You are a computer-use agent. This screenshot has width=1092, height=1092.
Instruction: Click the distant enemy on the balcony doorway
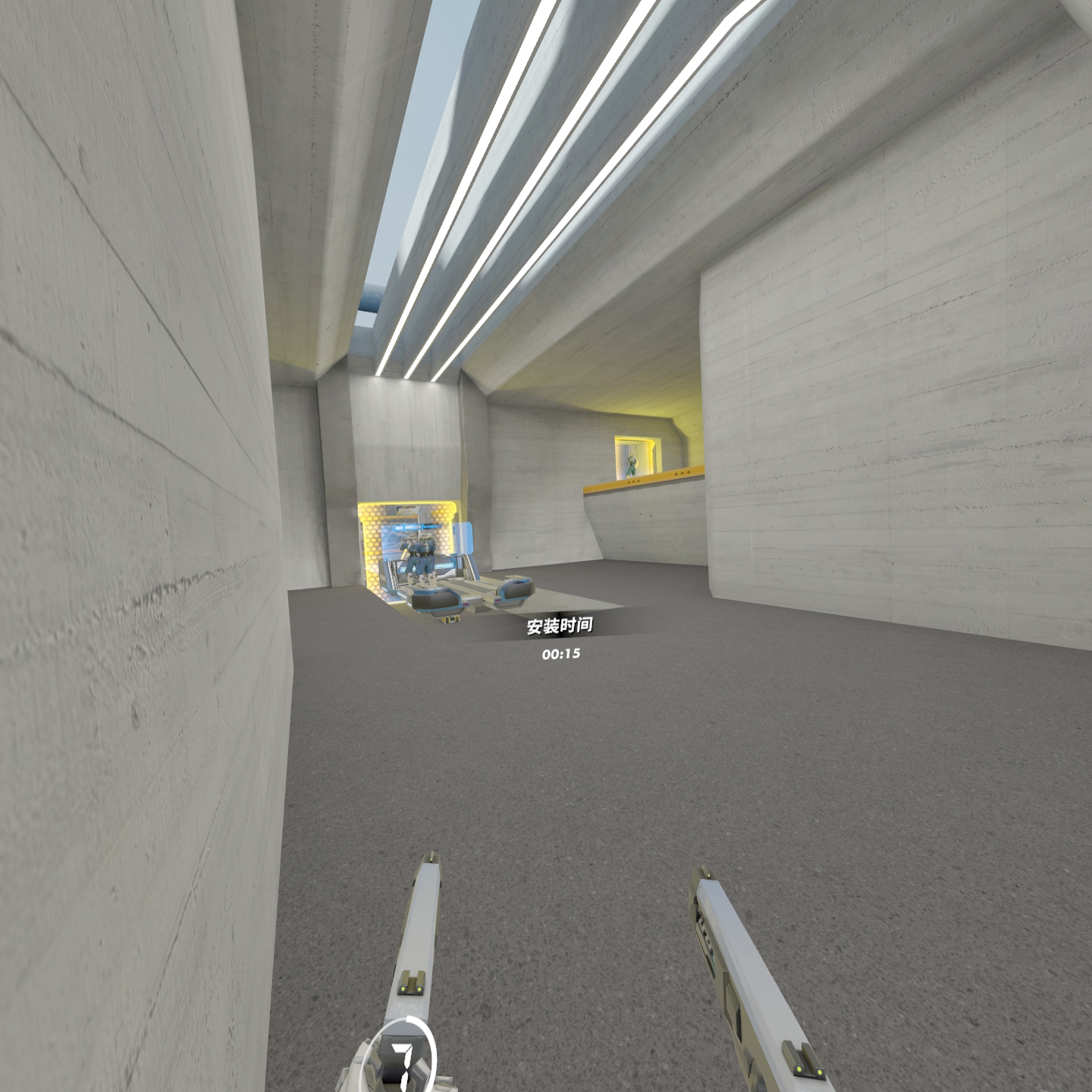[631, 463]
